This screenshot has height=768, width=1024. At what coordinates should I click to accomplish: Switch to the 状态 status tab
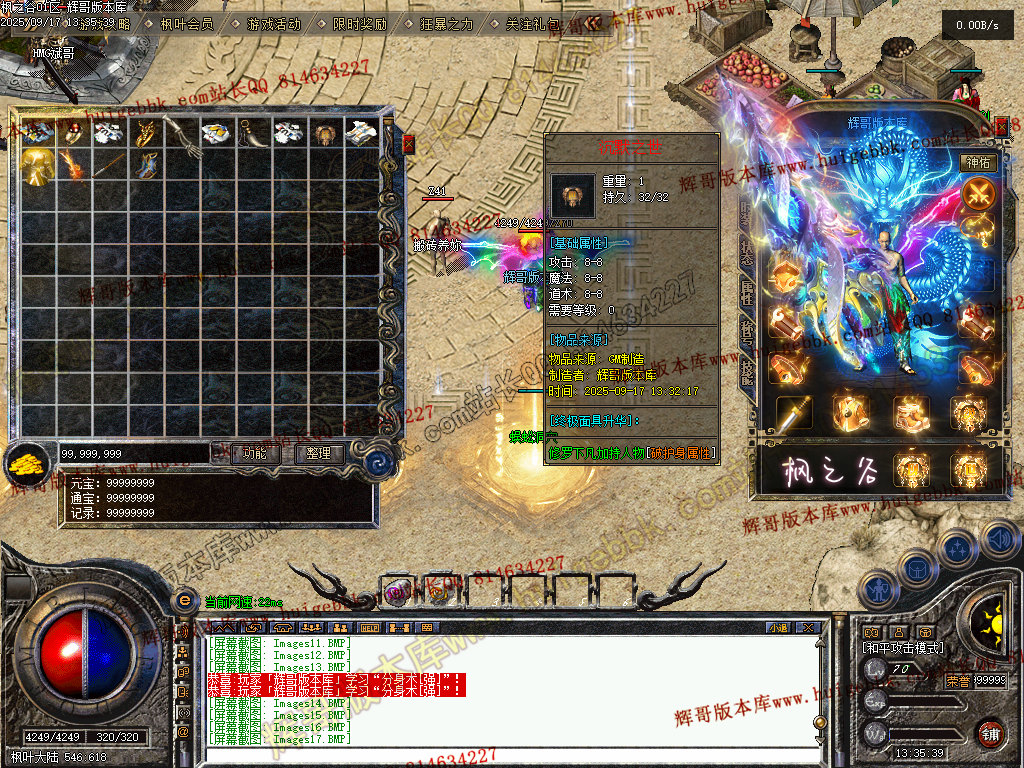(x=748, y=249)
